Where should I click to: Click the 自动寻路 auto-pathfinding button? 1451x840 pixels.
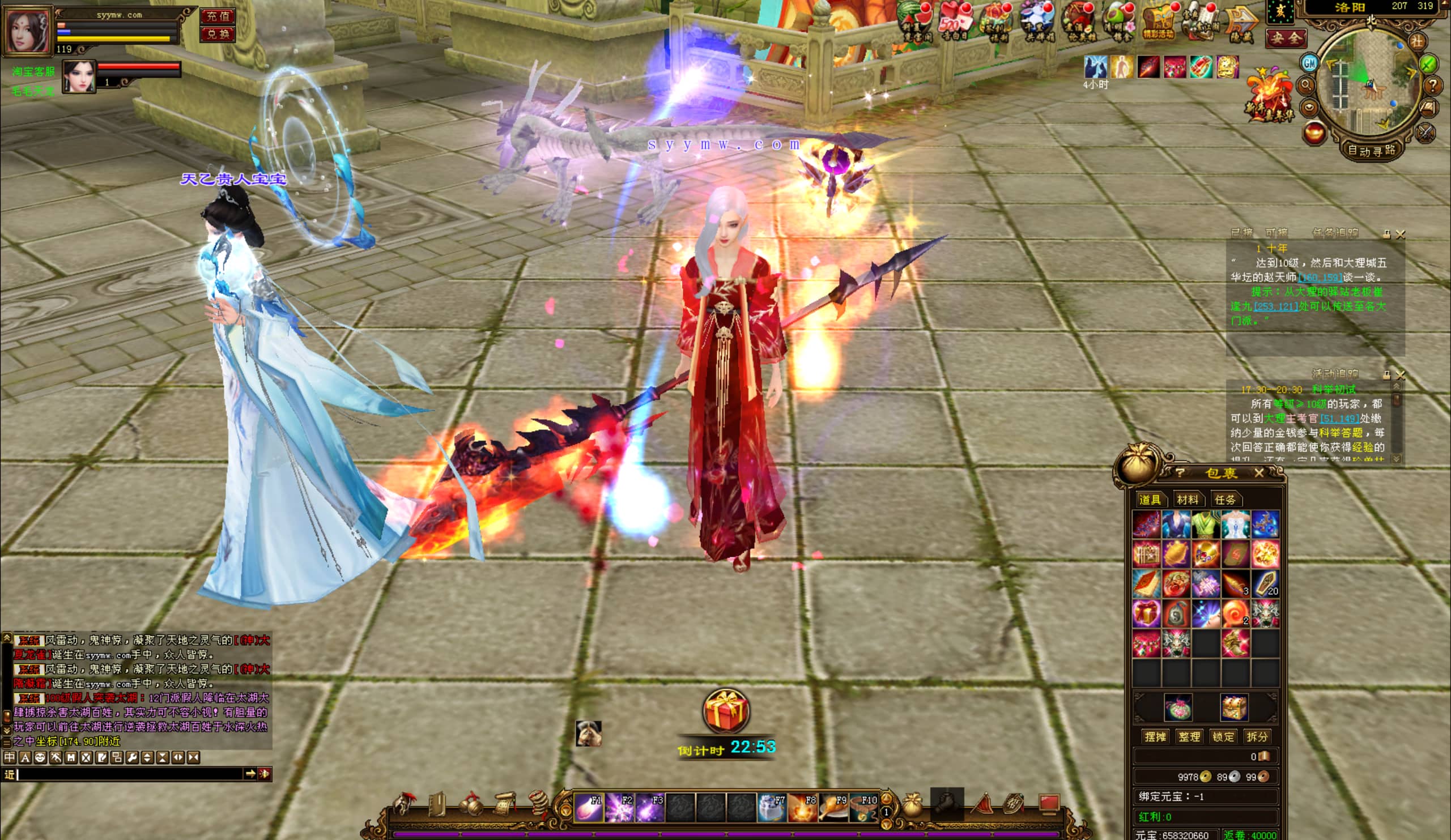click(1371, 151)
